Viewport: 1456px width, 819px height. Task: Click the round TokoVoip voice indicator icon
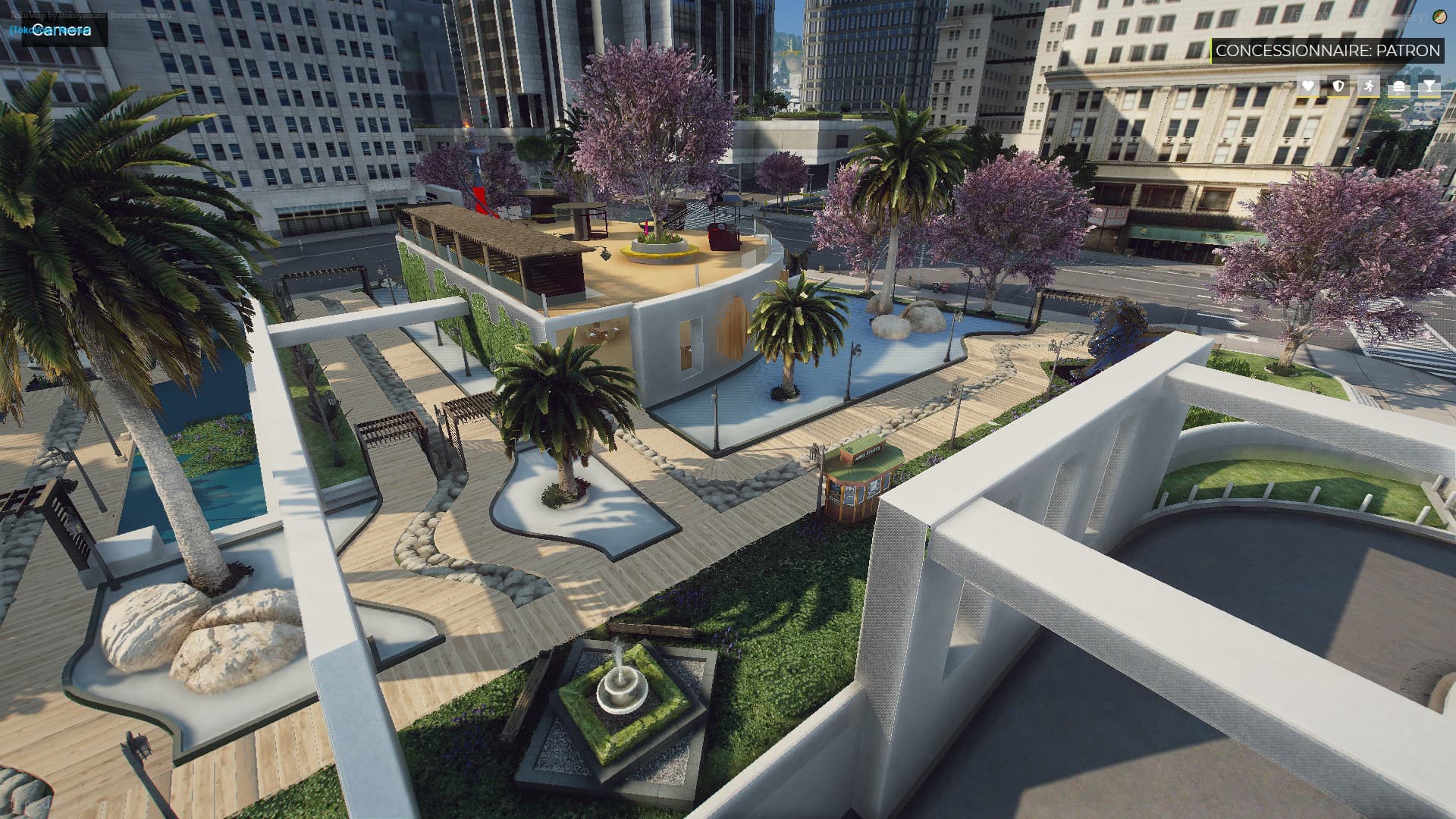pyautogui.click(x=1439, y=17)
